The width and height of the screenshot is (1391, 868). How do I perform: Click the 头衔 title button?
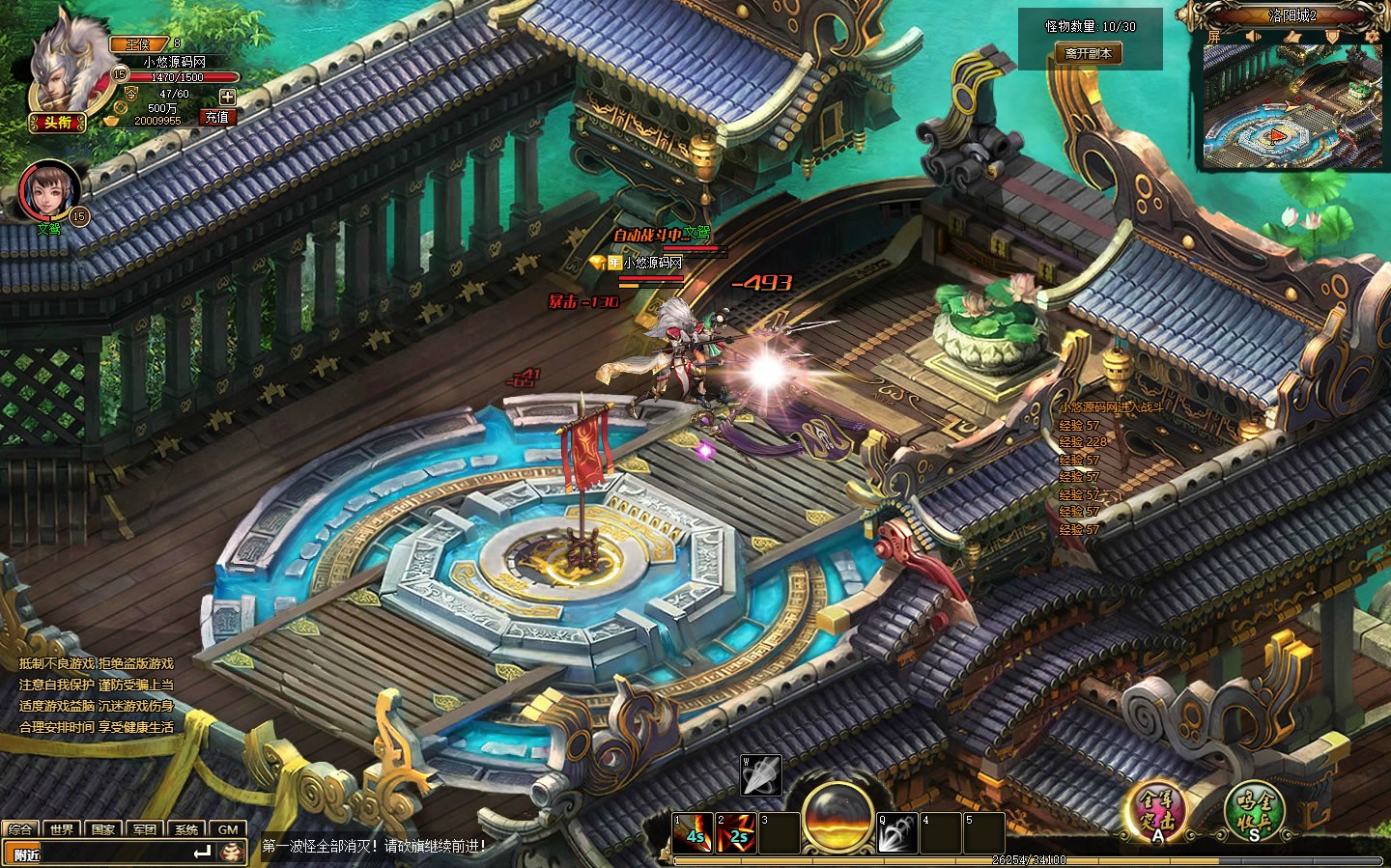pos(58,122)
